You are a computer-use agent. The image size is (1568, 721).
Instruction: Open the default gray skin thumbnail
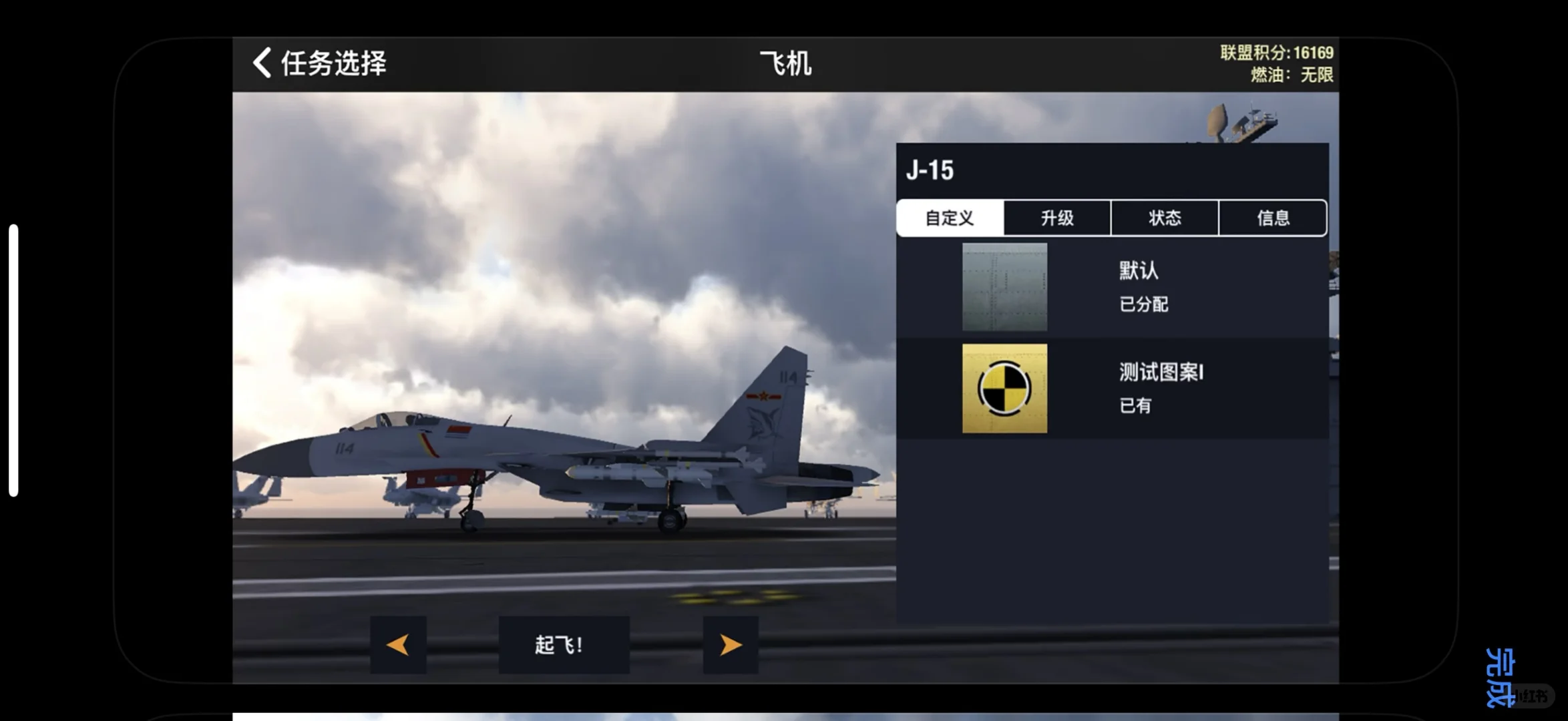pyautogui.click(x=1004, y=287)
